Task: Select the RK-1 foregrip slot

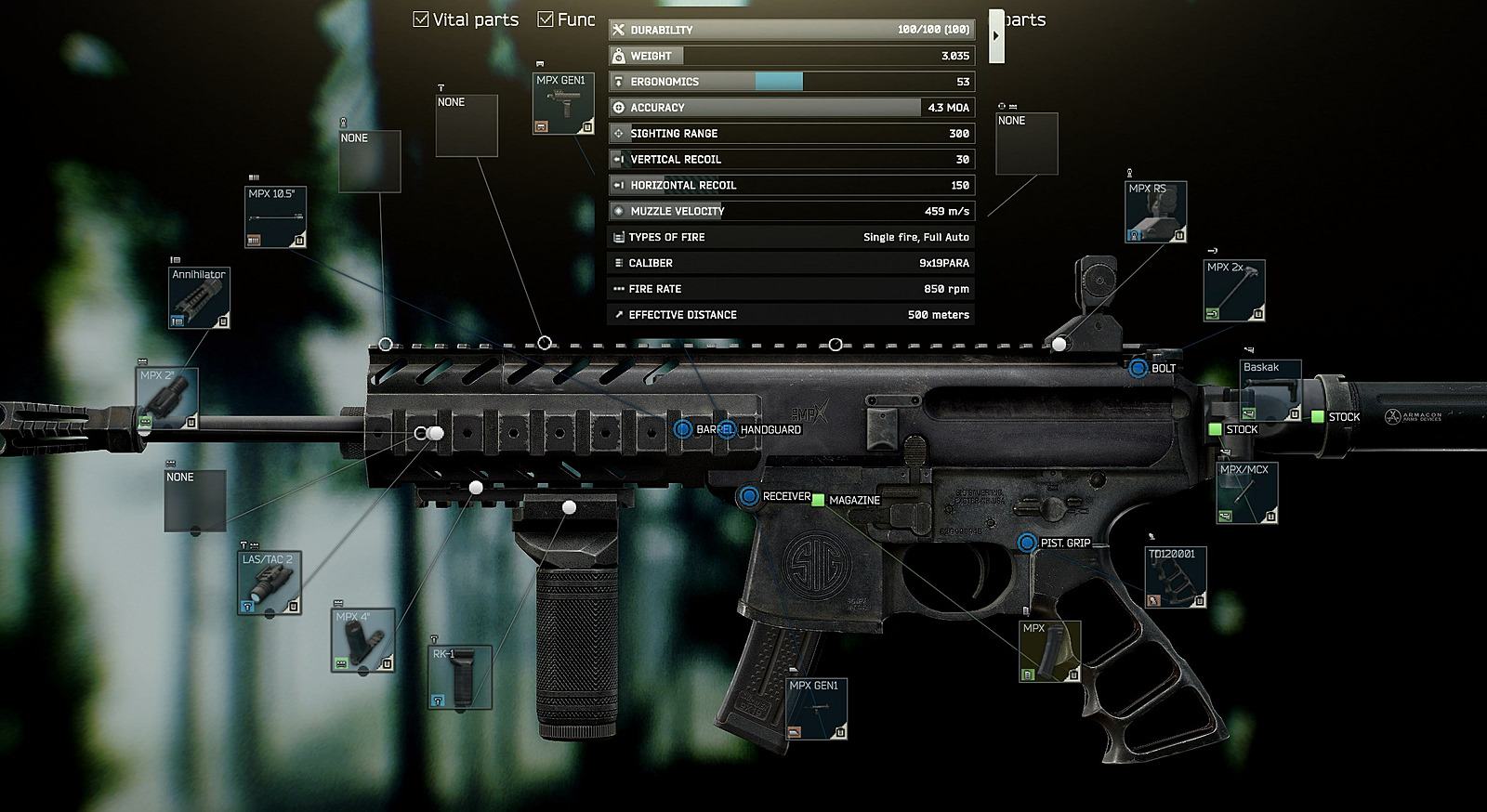Action: (x=460, y=677)
